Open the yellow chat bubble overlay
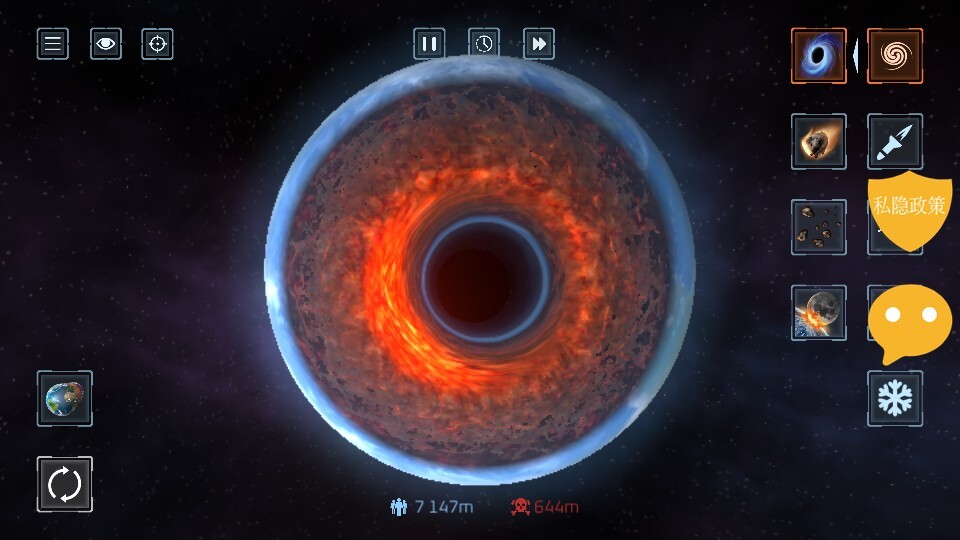Image resolution: width=960 pixels, height=540 pixels. tap(909, 322)
